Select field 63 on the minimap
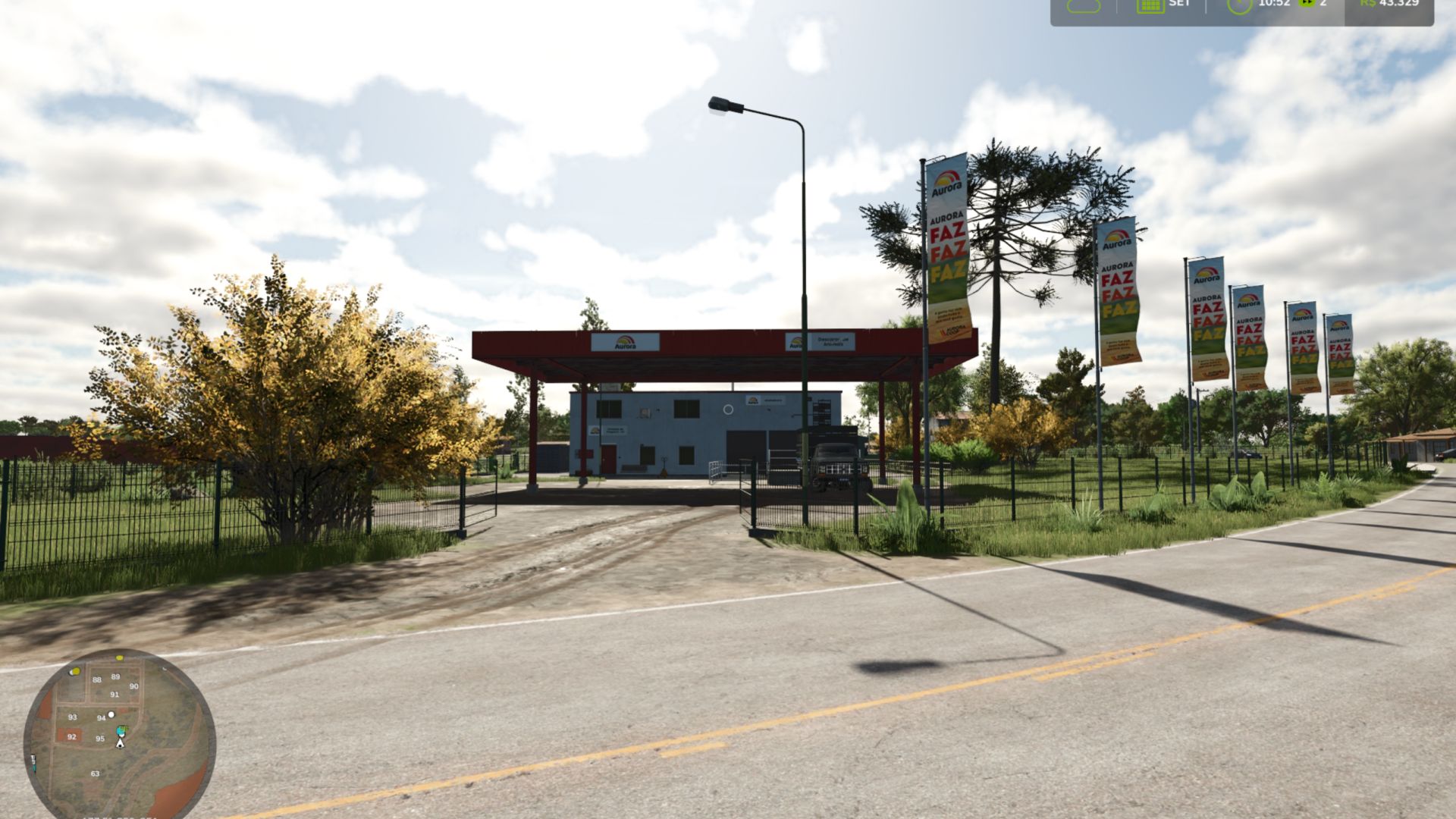Screen dimensions: 1456x819 coord(96,773)
